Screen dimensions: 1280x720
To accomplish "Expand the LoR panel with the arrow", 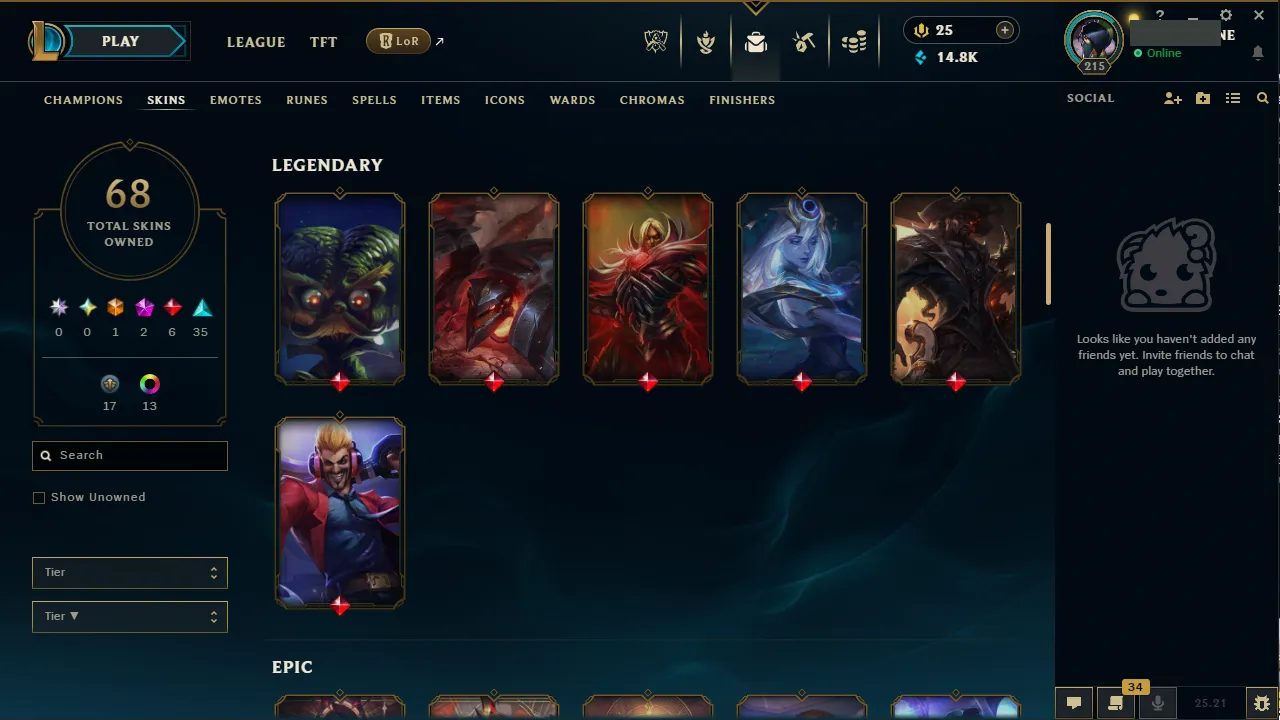I will point(438,41).
